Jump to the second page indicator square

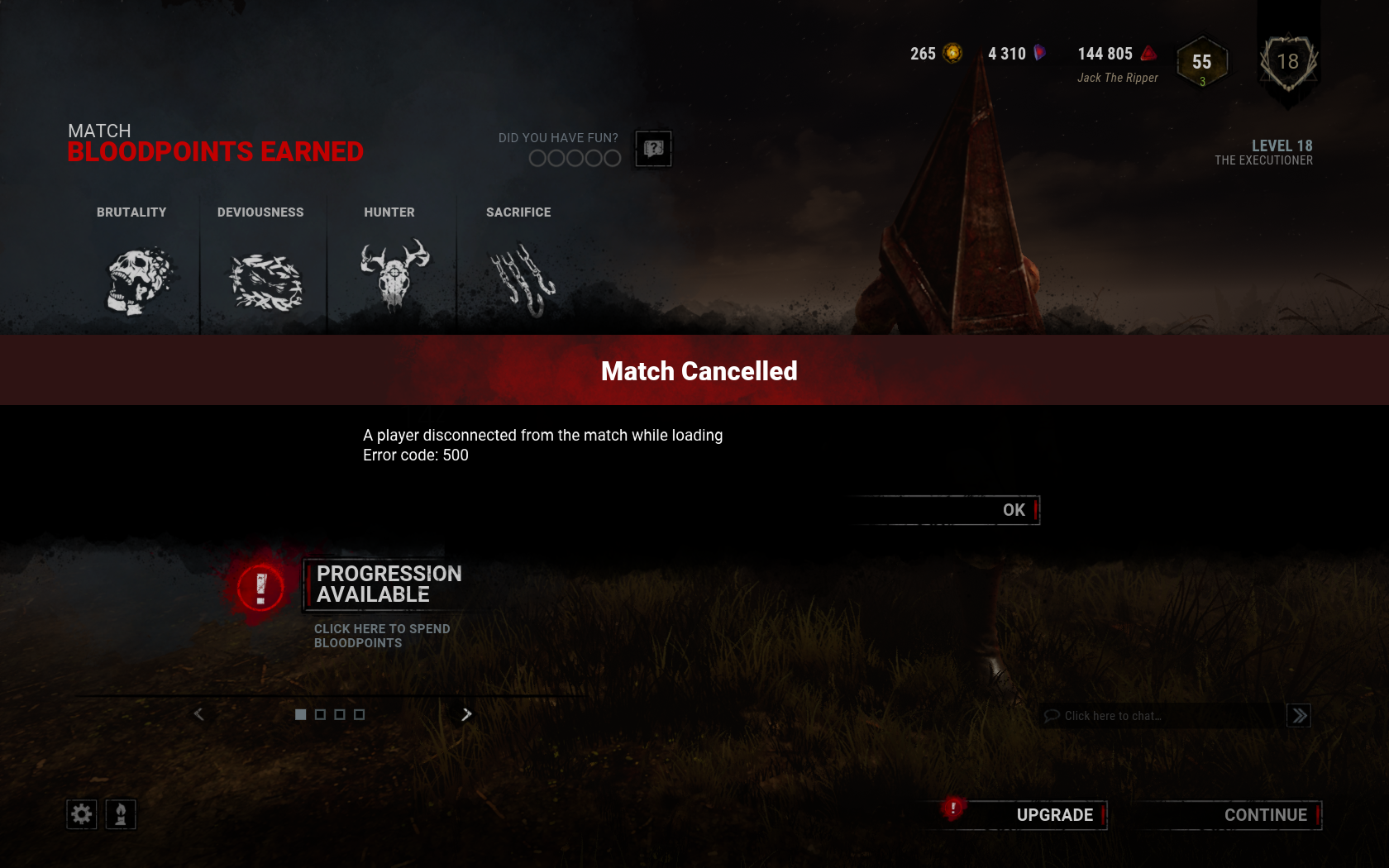(319, 714)
